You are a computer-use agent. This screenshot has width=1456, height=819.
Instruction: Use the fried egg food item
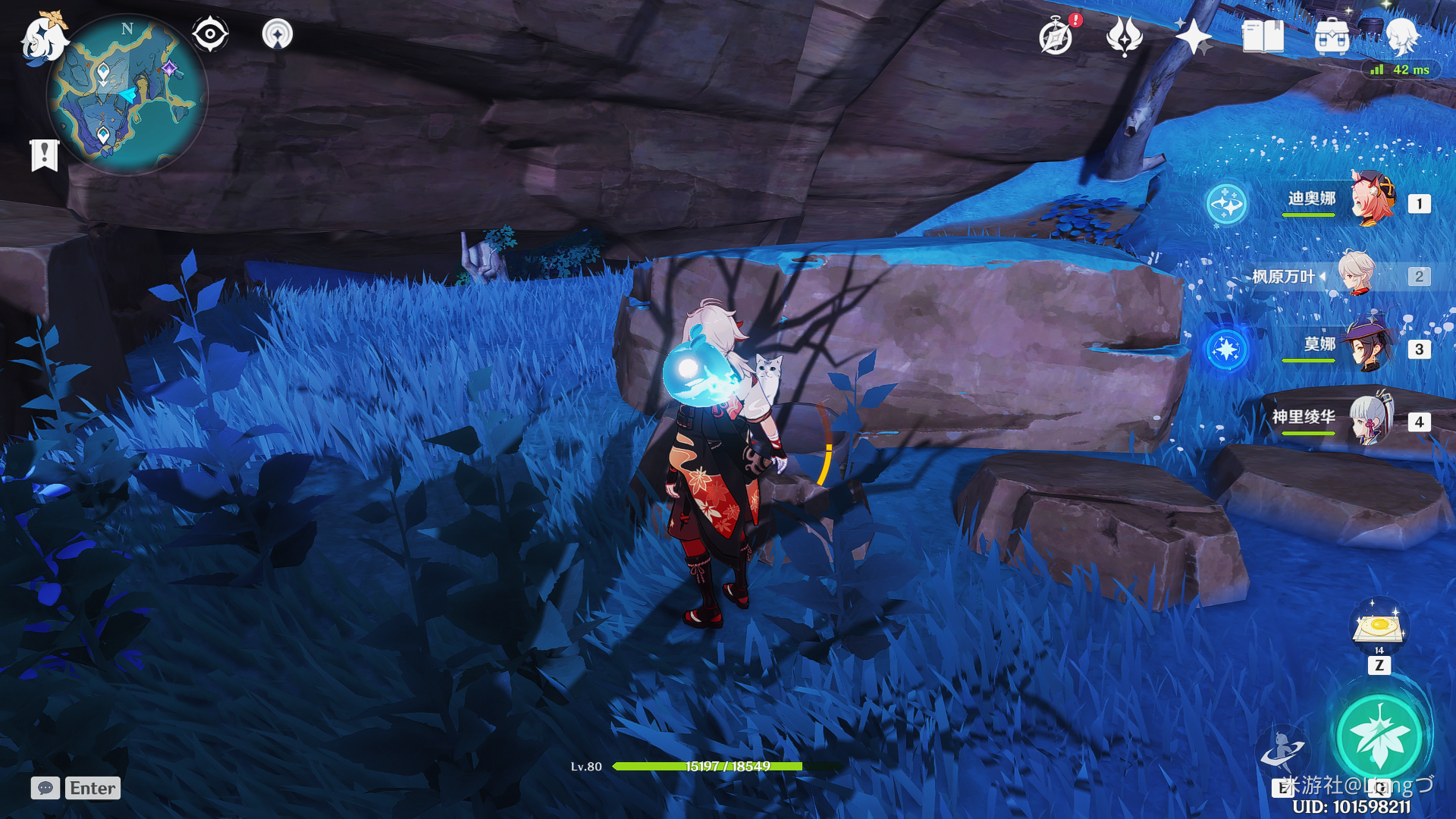point(1379,627)
